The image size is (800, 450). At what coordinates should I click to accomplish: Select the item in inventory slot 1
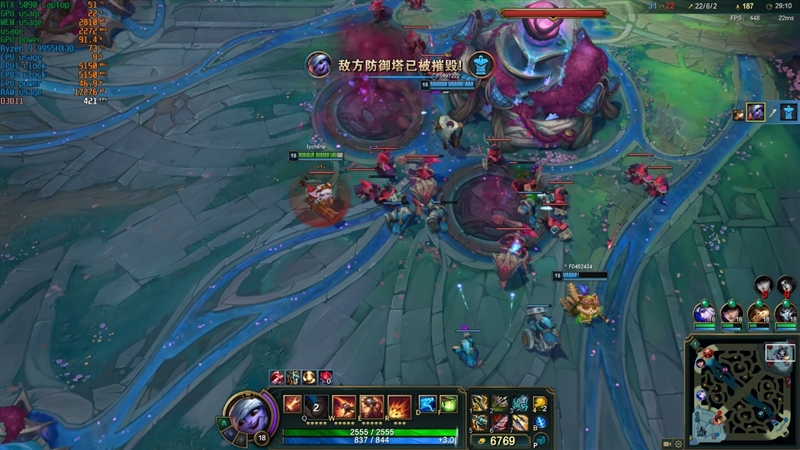[480, 403]
